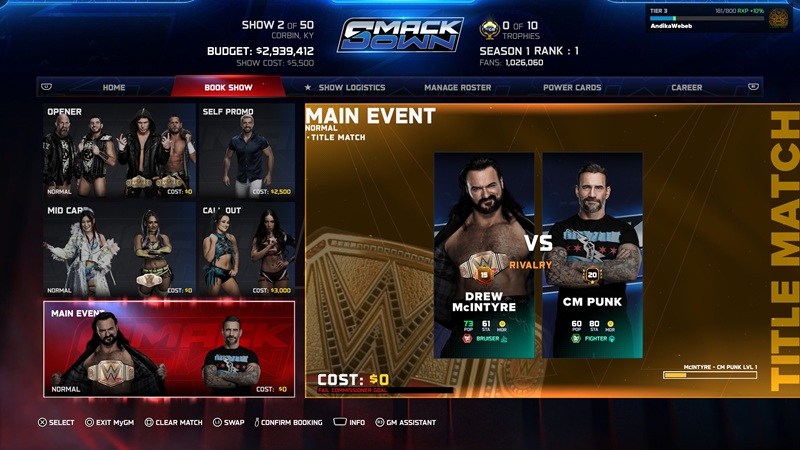Go to the Power Cards tab
Screen dimensions: 800x450
coord(572,87)
